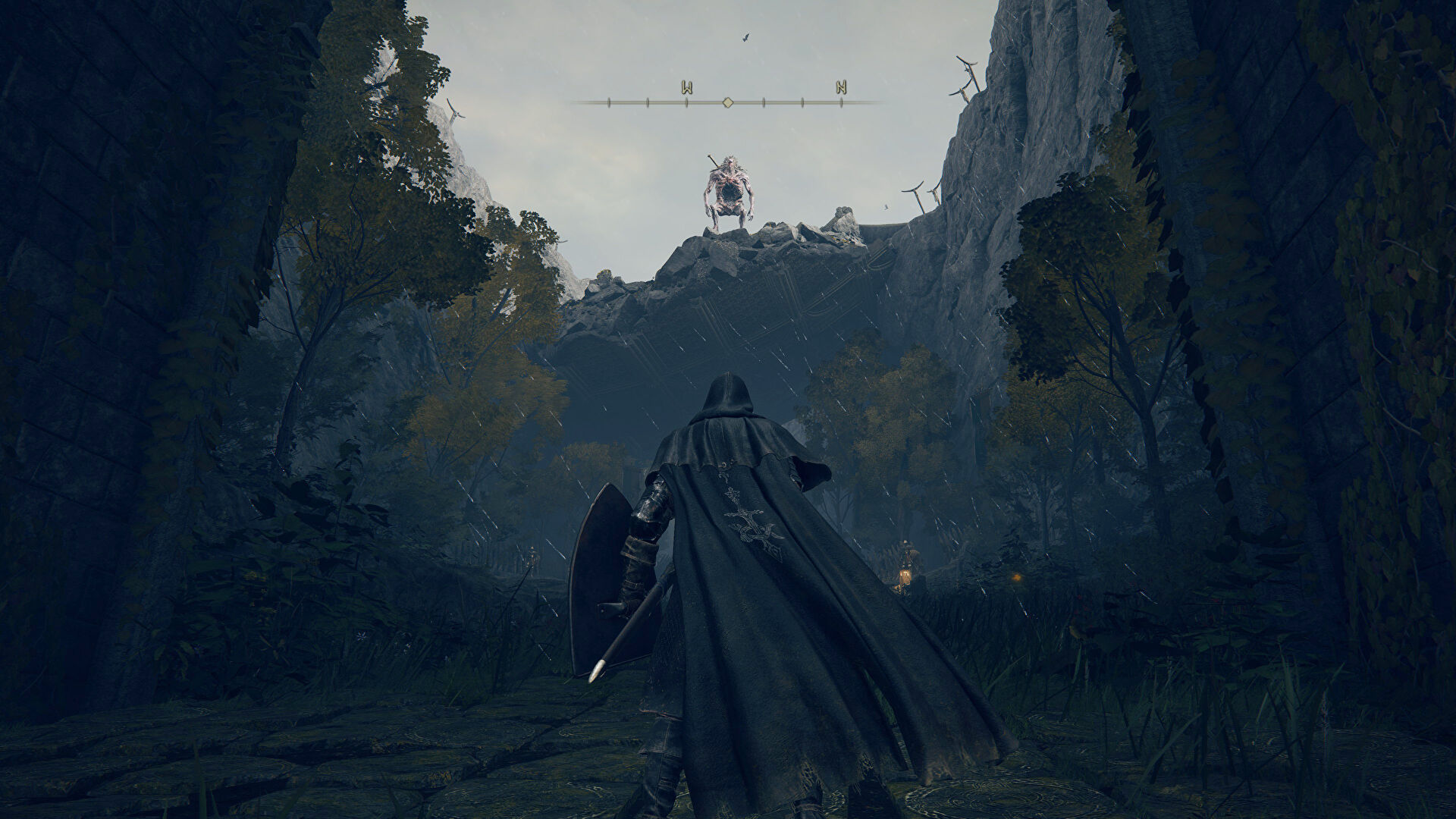Click the compass's West marker

[x=687, y=87]
